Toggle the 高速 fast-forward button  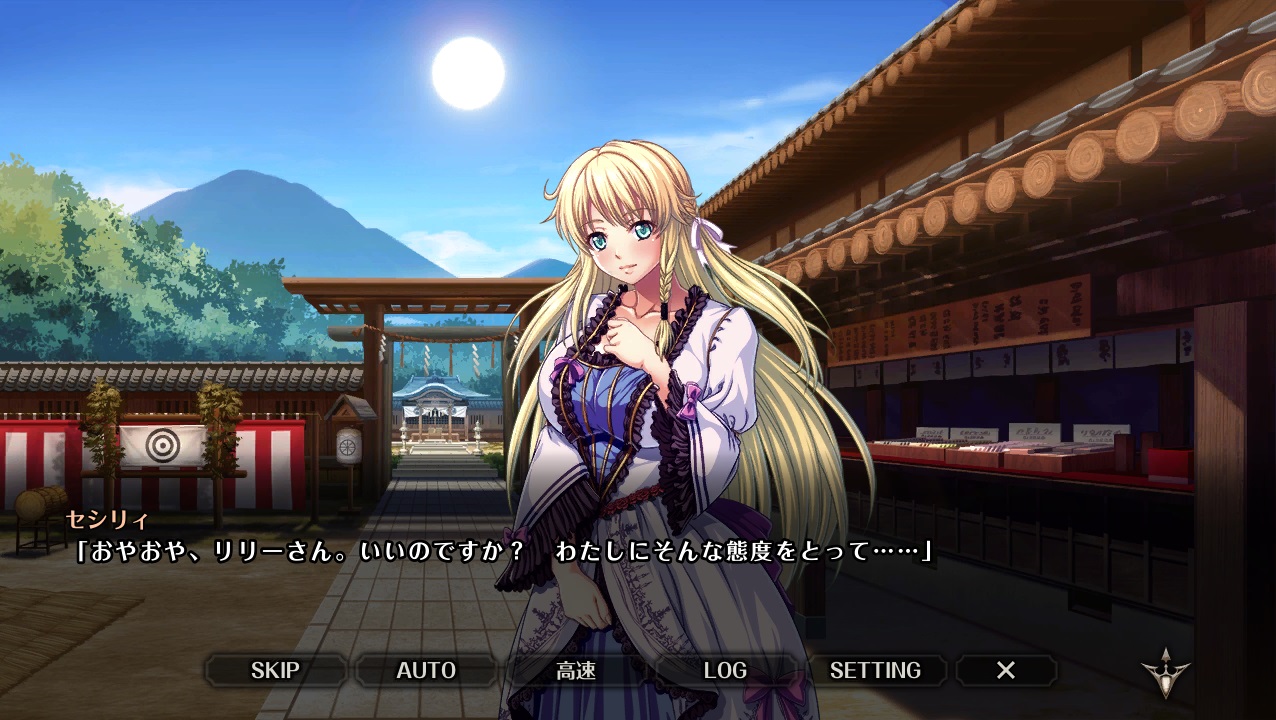coord(576,670)
